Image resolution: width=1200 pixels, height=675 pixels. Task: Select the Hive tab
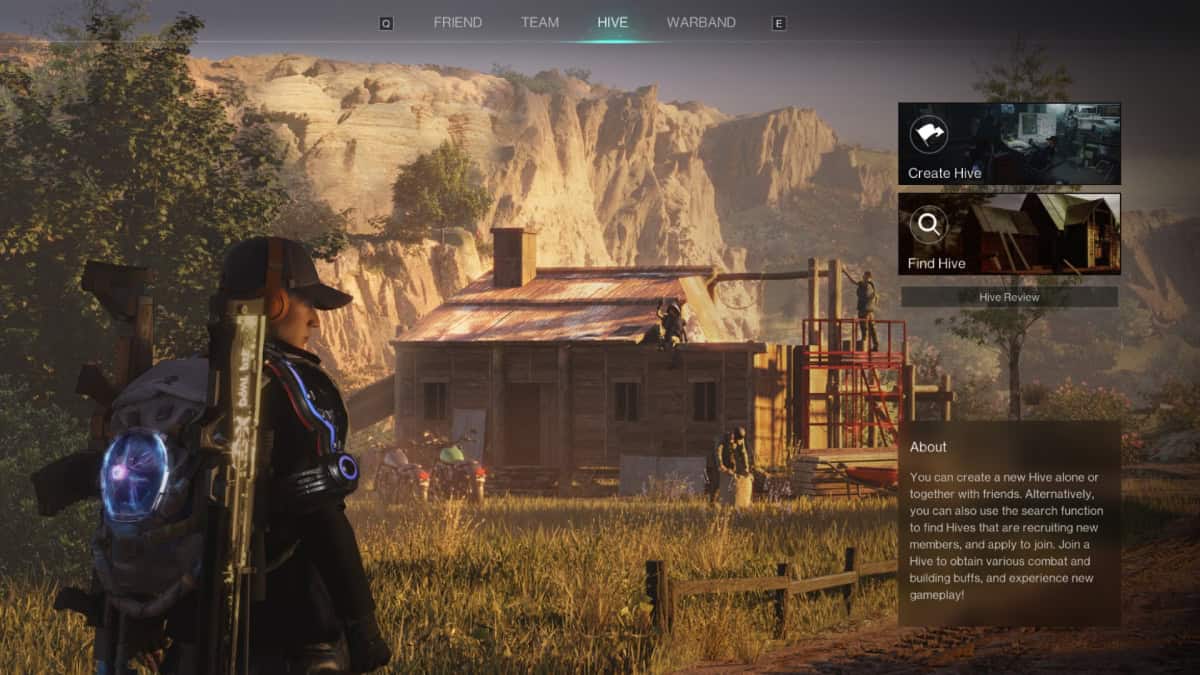(x=612, y=22)
